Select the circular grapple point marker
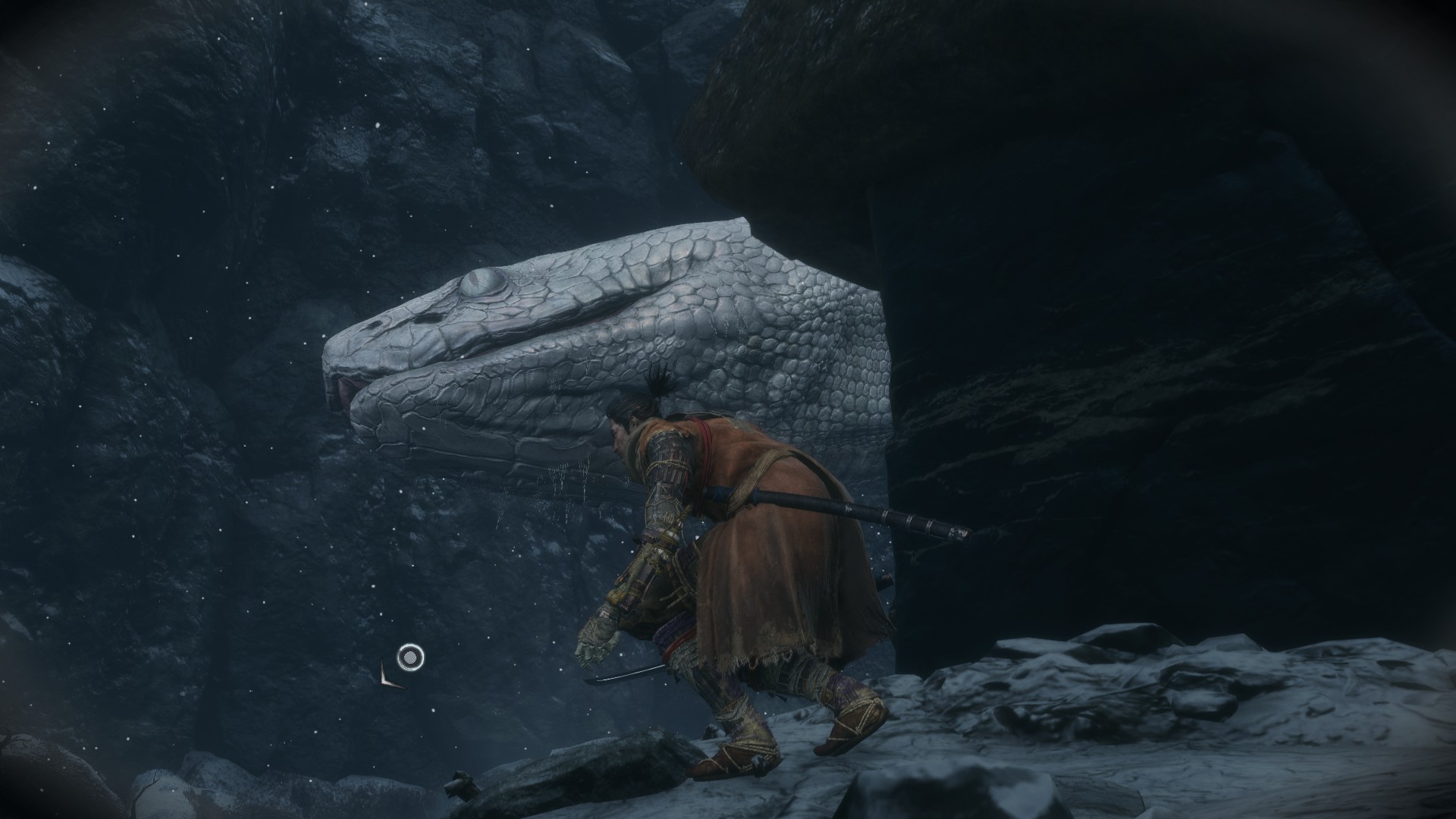The height and width of the screenshot is (819, 1456). 410,657
